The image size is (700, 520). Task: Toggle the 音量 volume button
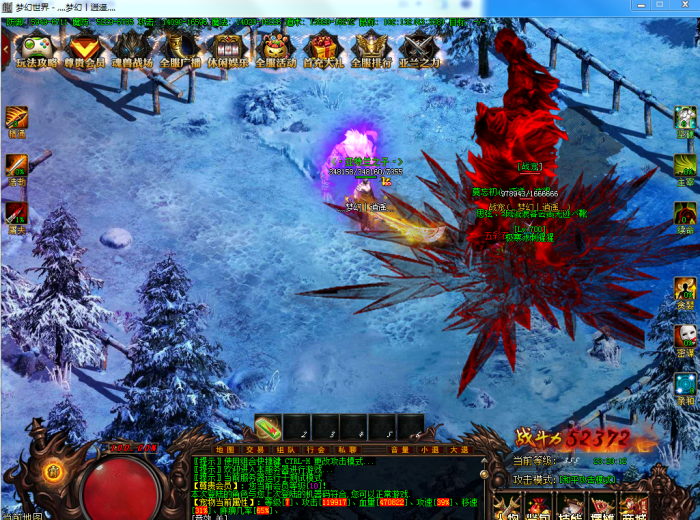click(x=400, y=450)
